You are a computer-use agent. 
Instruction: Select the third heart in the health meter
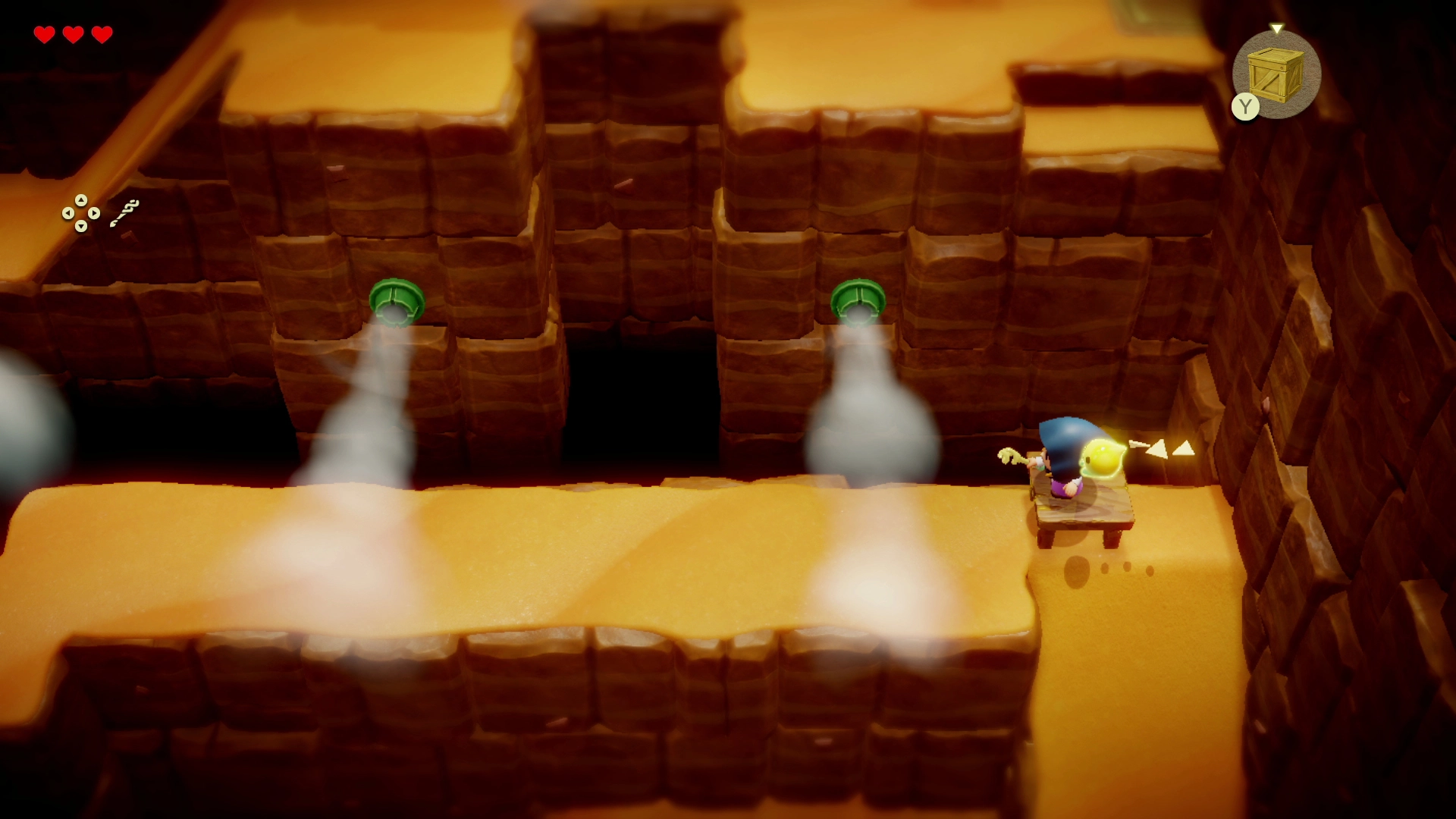(x=101, y=33)
